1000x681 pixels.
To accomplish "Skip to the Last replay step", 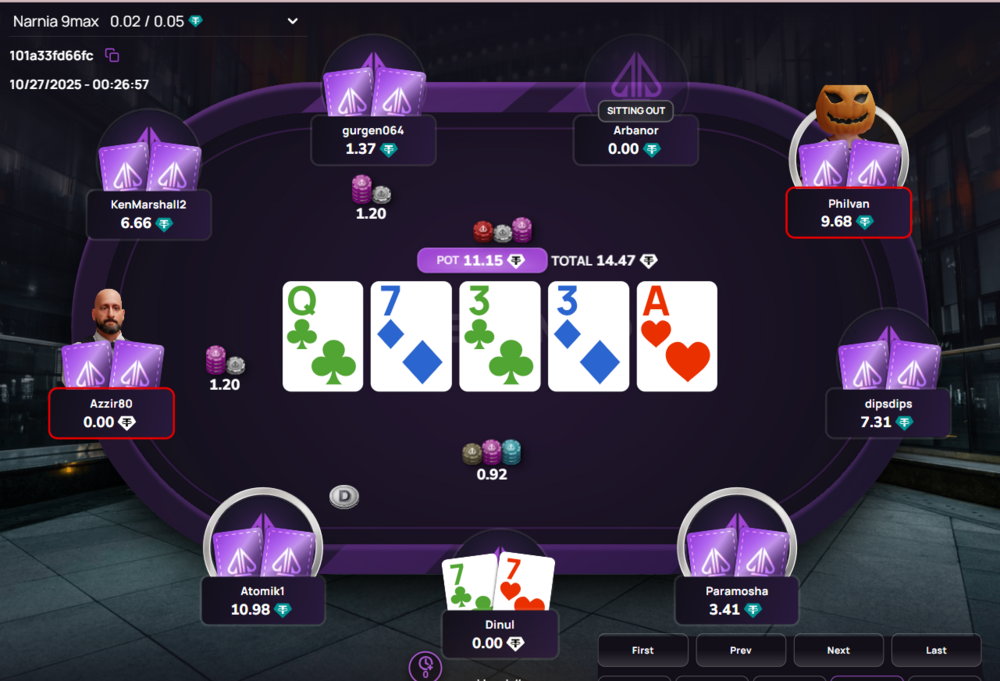I will 935,650.
